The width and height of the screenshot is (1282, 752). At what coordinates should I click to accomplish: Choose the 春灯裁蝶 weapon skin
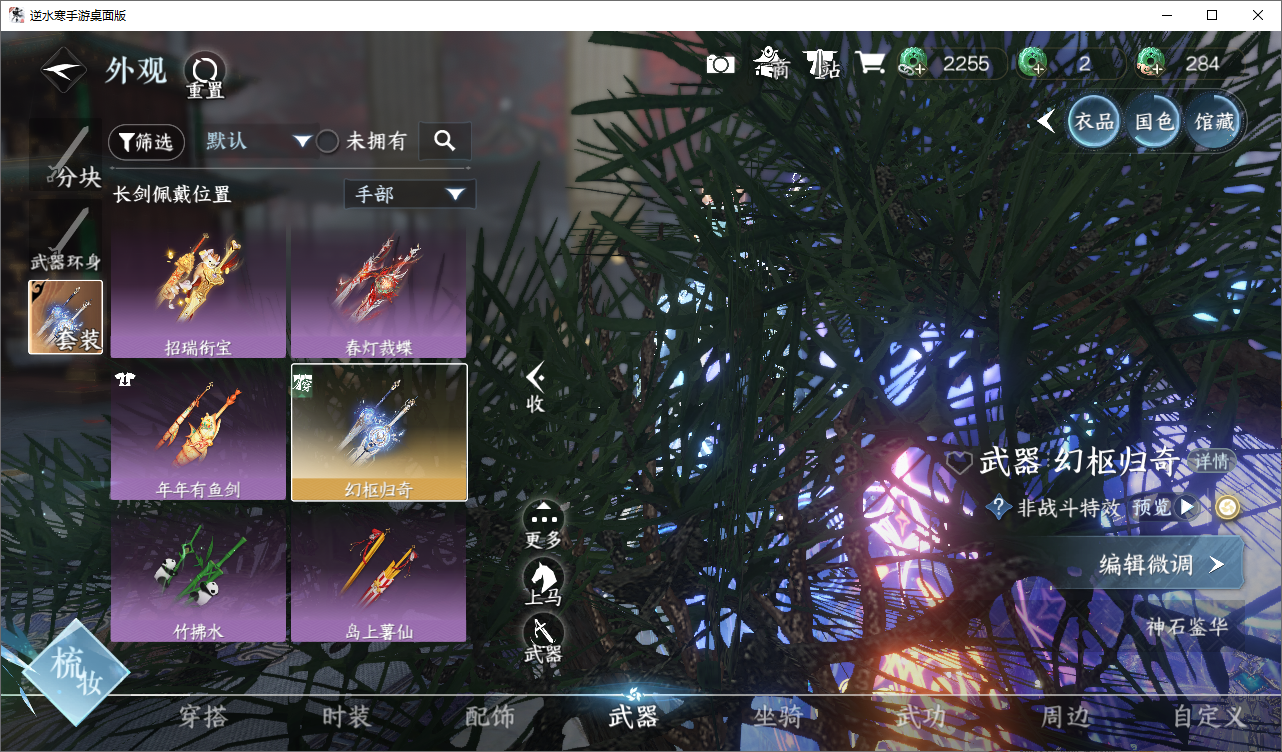(378, 290)
